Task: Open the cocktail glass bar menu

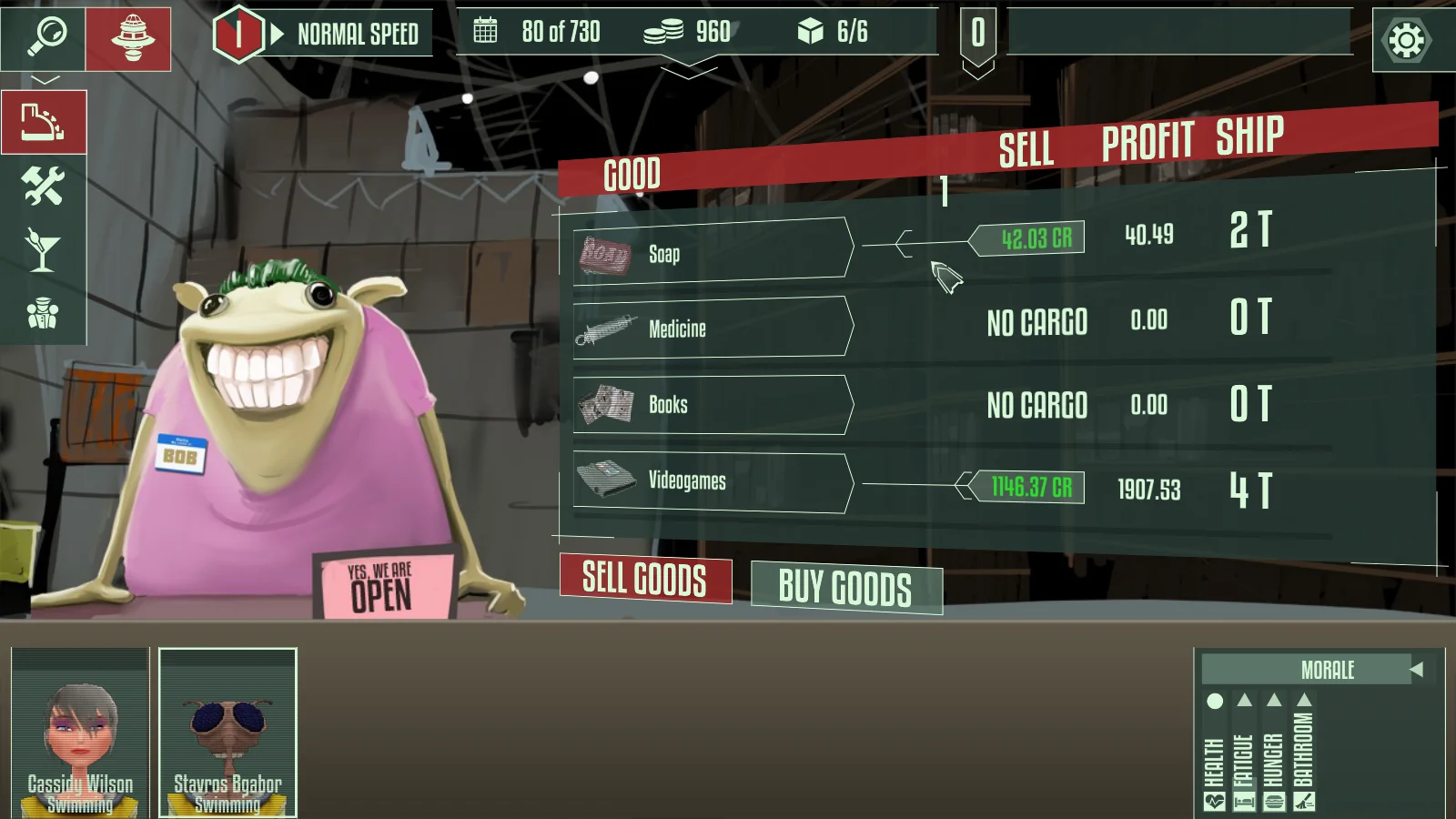Action: (43, 249)
